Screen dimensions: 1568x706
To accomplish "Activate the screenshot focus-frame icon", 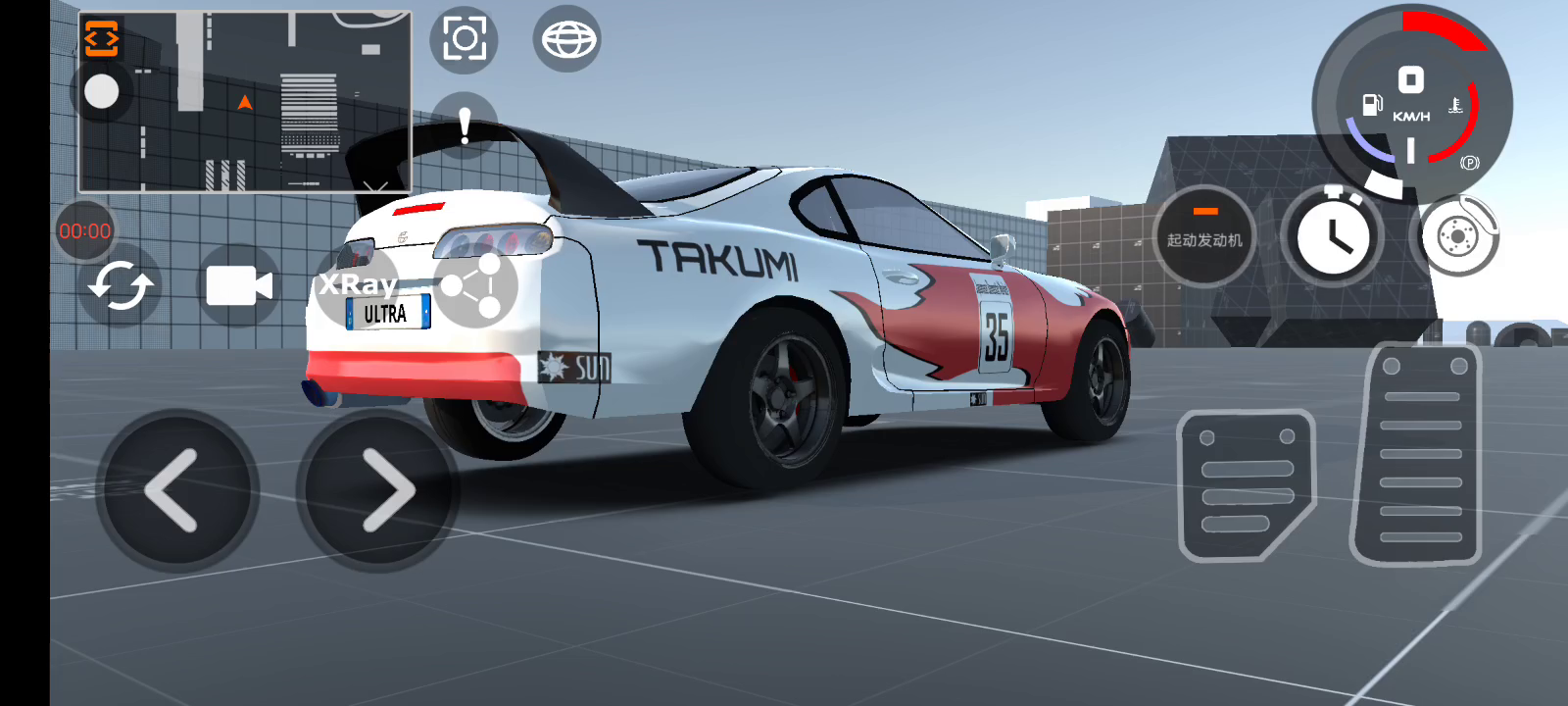I will pyautogui.click(x=464, y=39).
